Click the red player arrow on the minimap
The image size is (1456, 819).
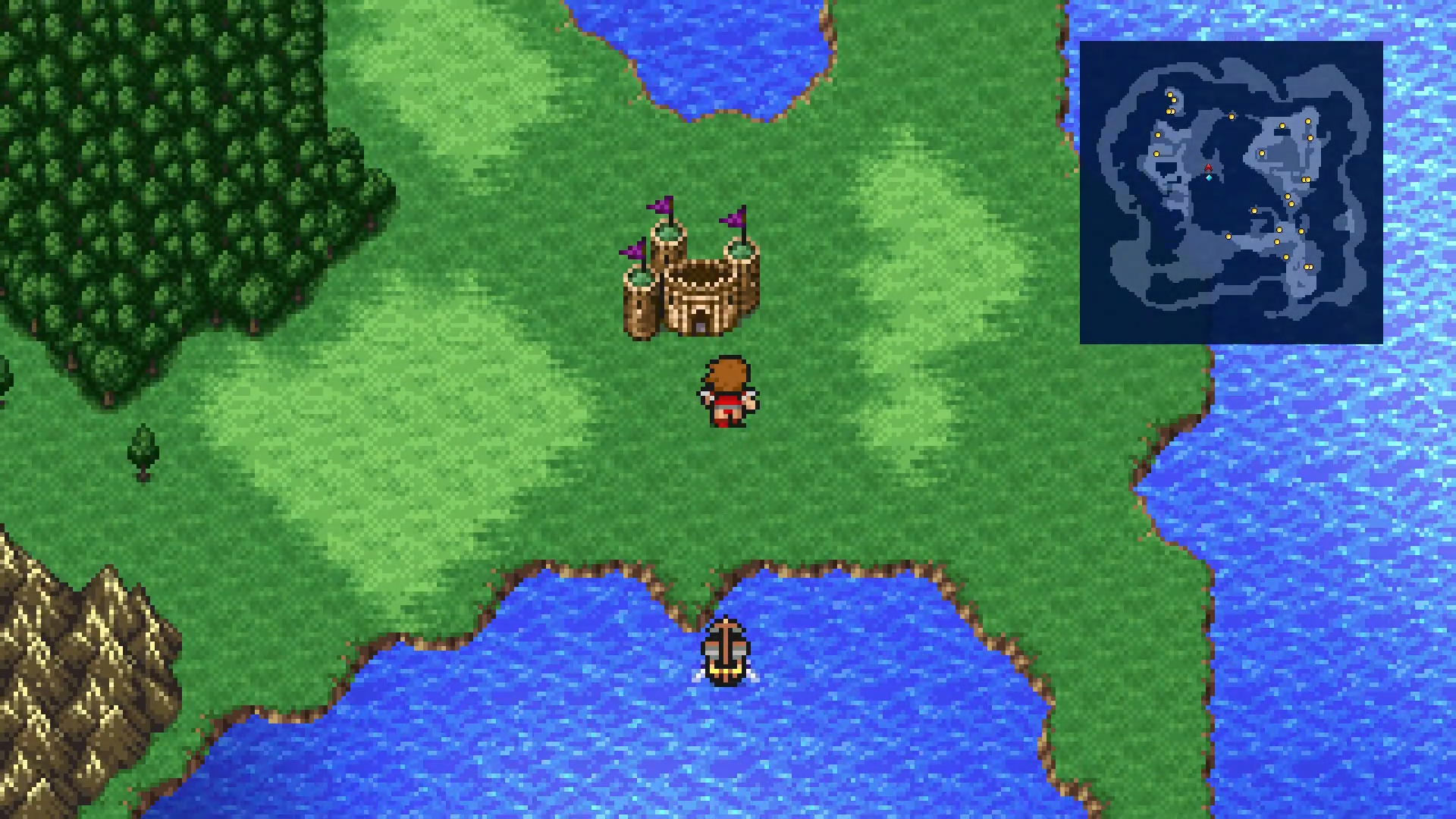click(1208, 168)
